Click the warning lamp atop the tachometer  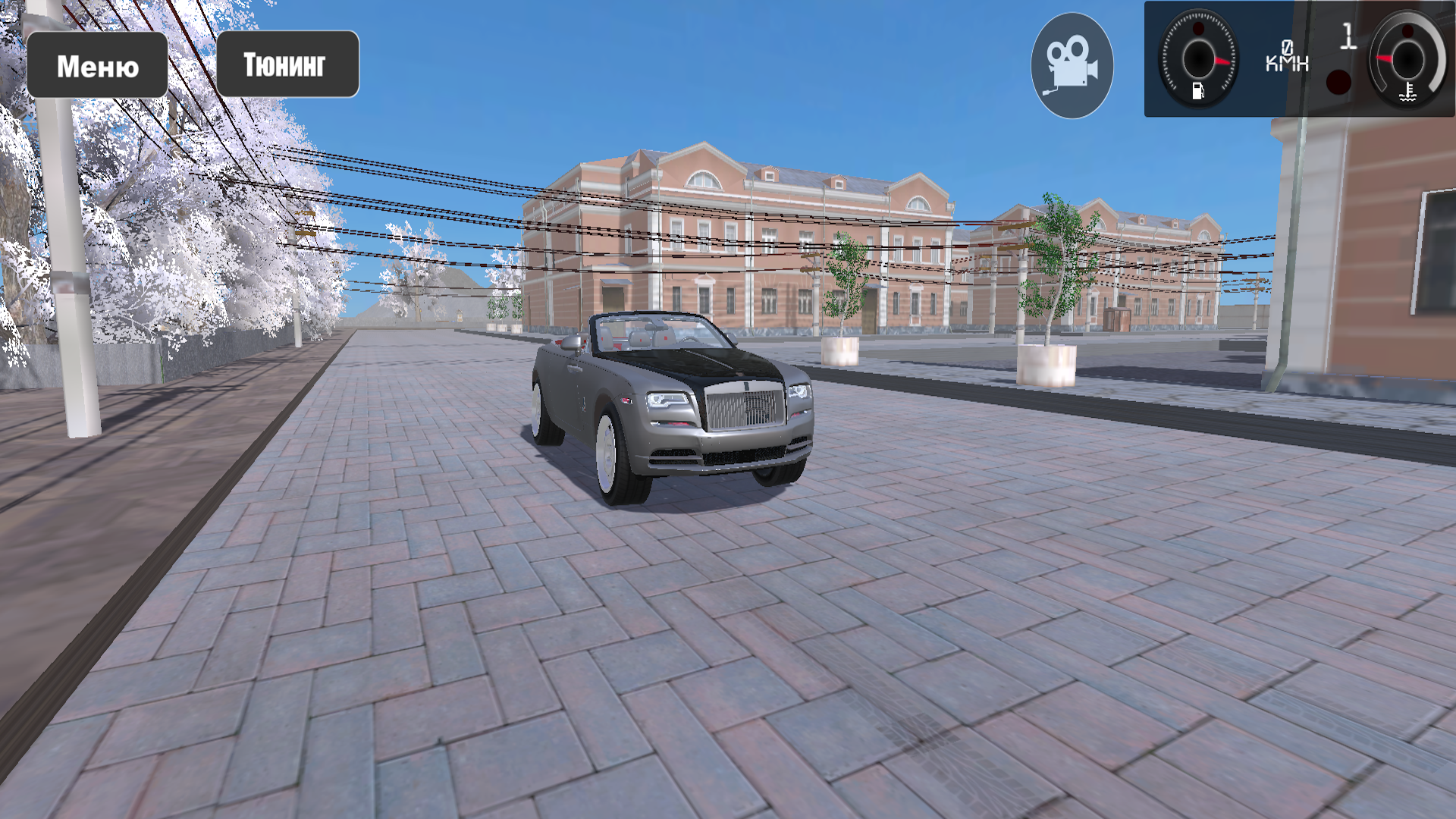[x=1197, y=30]
